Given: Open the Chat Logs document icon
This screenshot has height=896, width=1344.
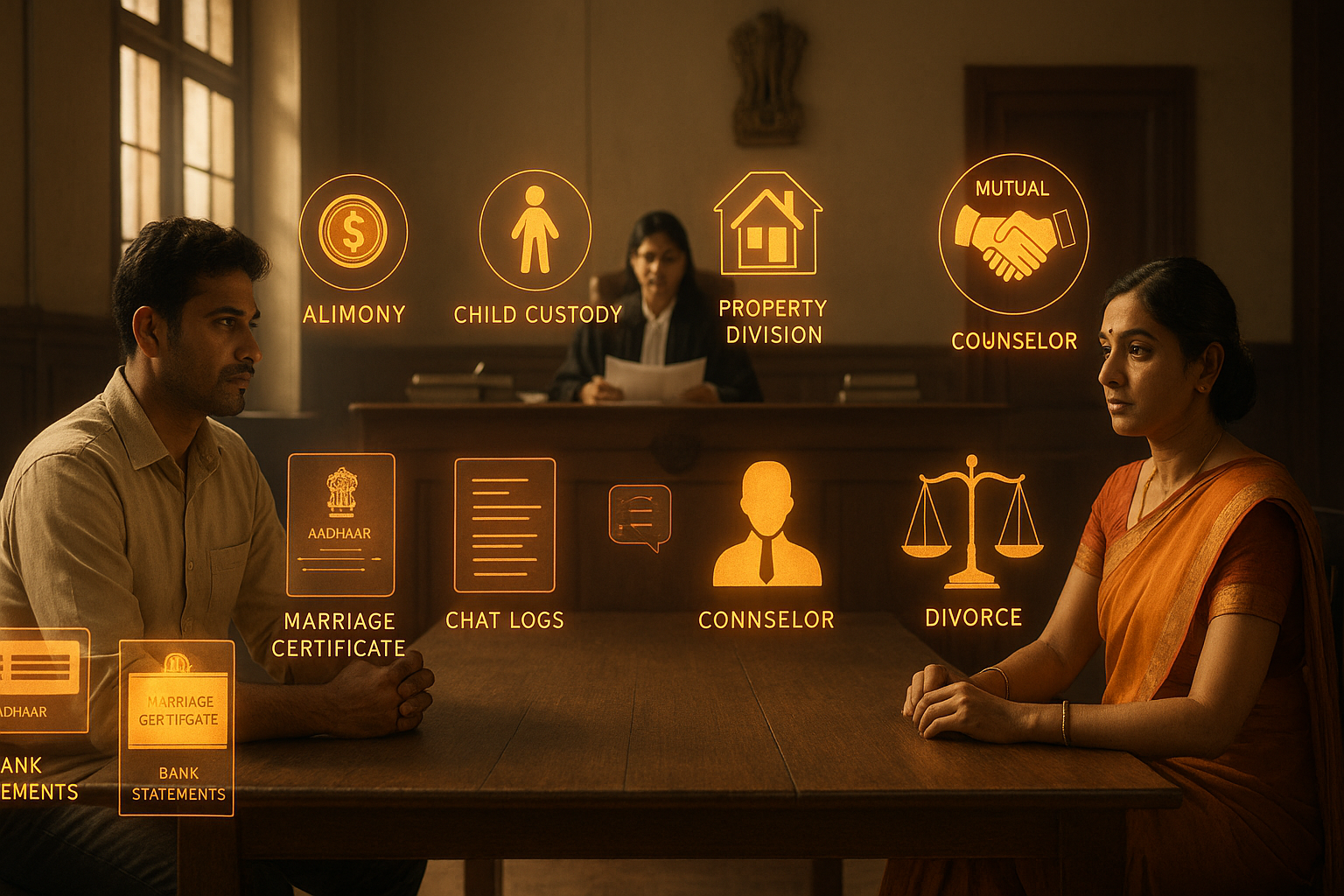Looking at the screenshot, I should point(505,525).
